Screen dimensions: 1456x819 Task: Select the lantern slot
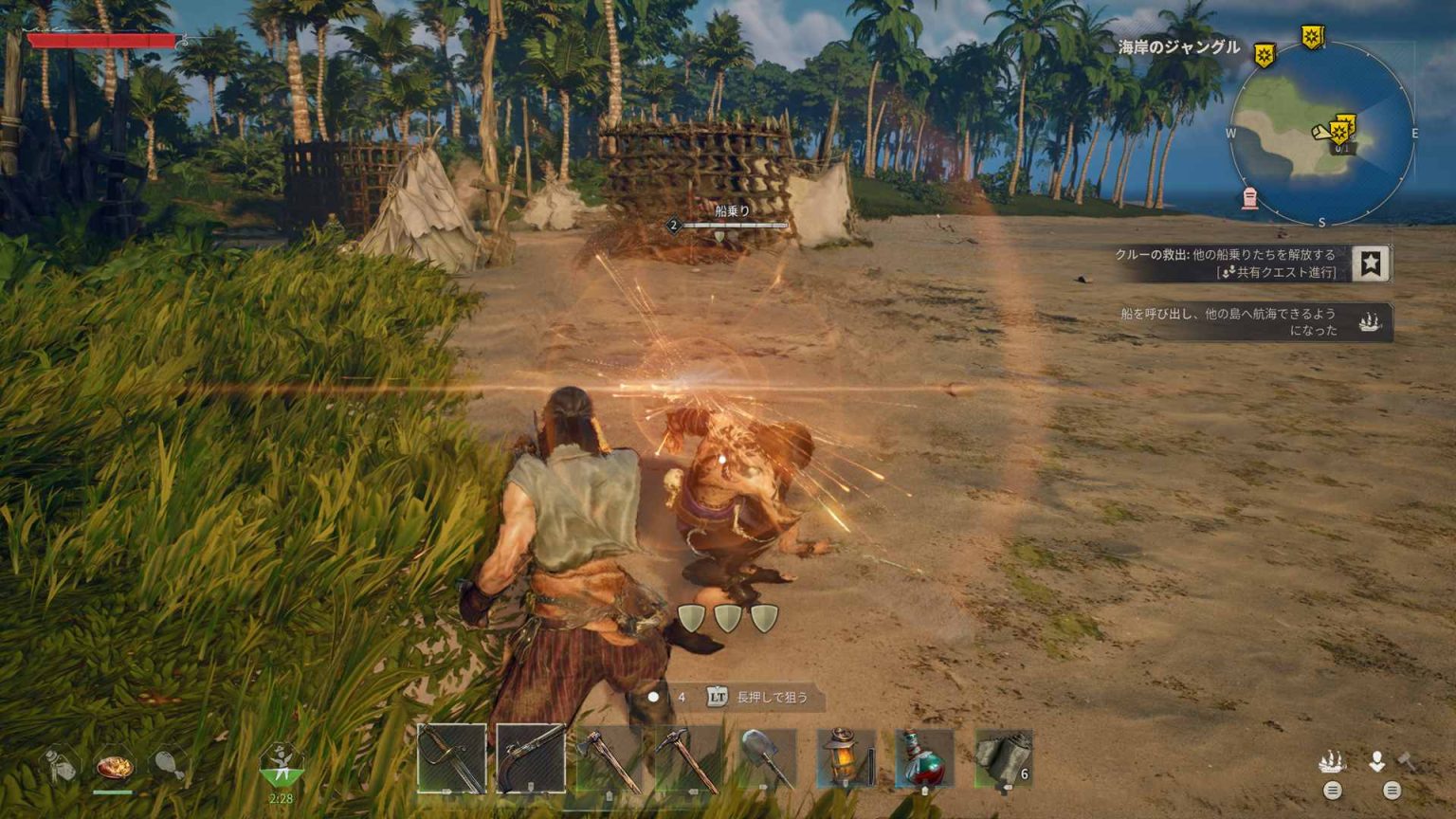coord(846,758)
